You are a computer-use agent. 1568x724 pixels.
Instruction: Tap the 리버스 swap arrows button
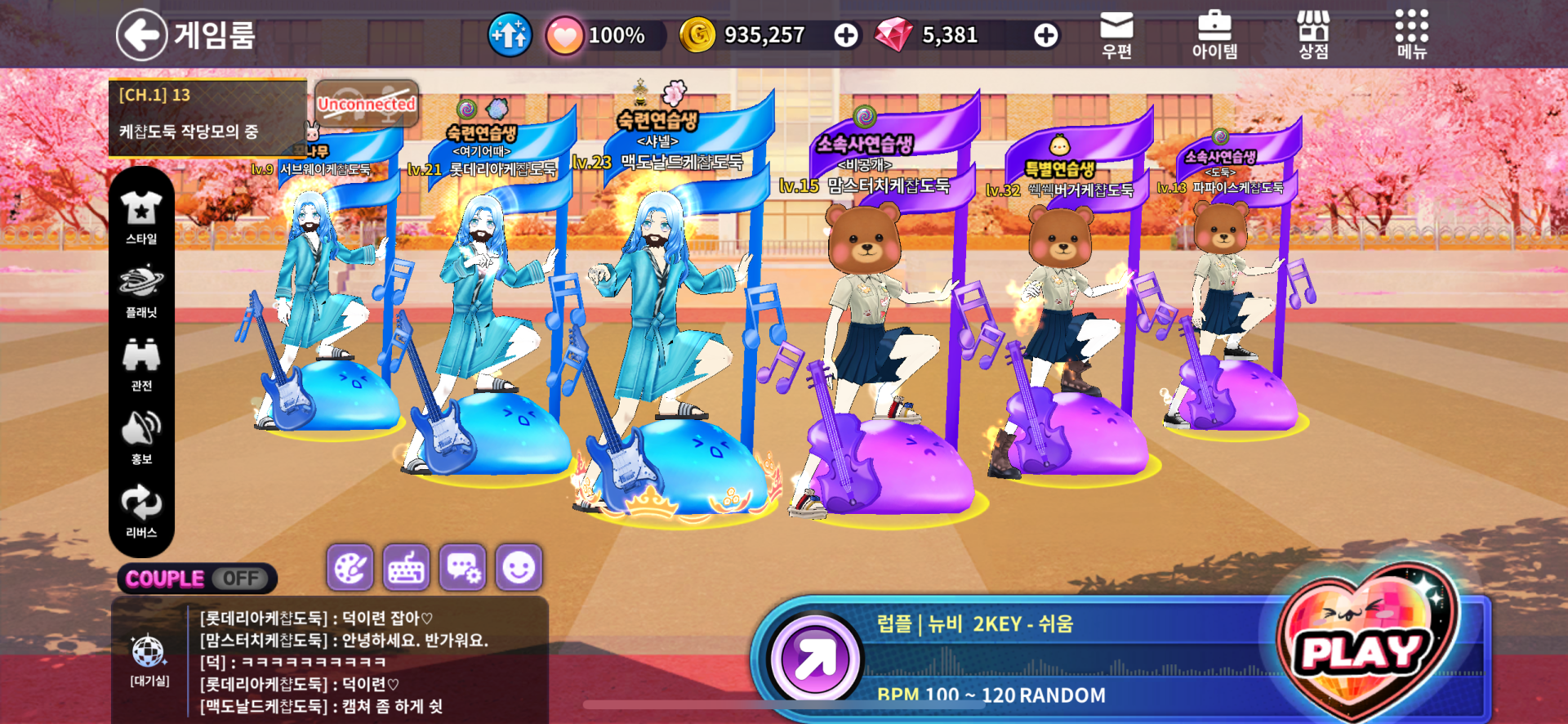click(141, 510)
